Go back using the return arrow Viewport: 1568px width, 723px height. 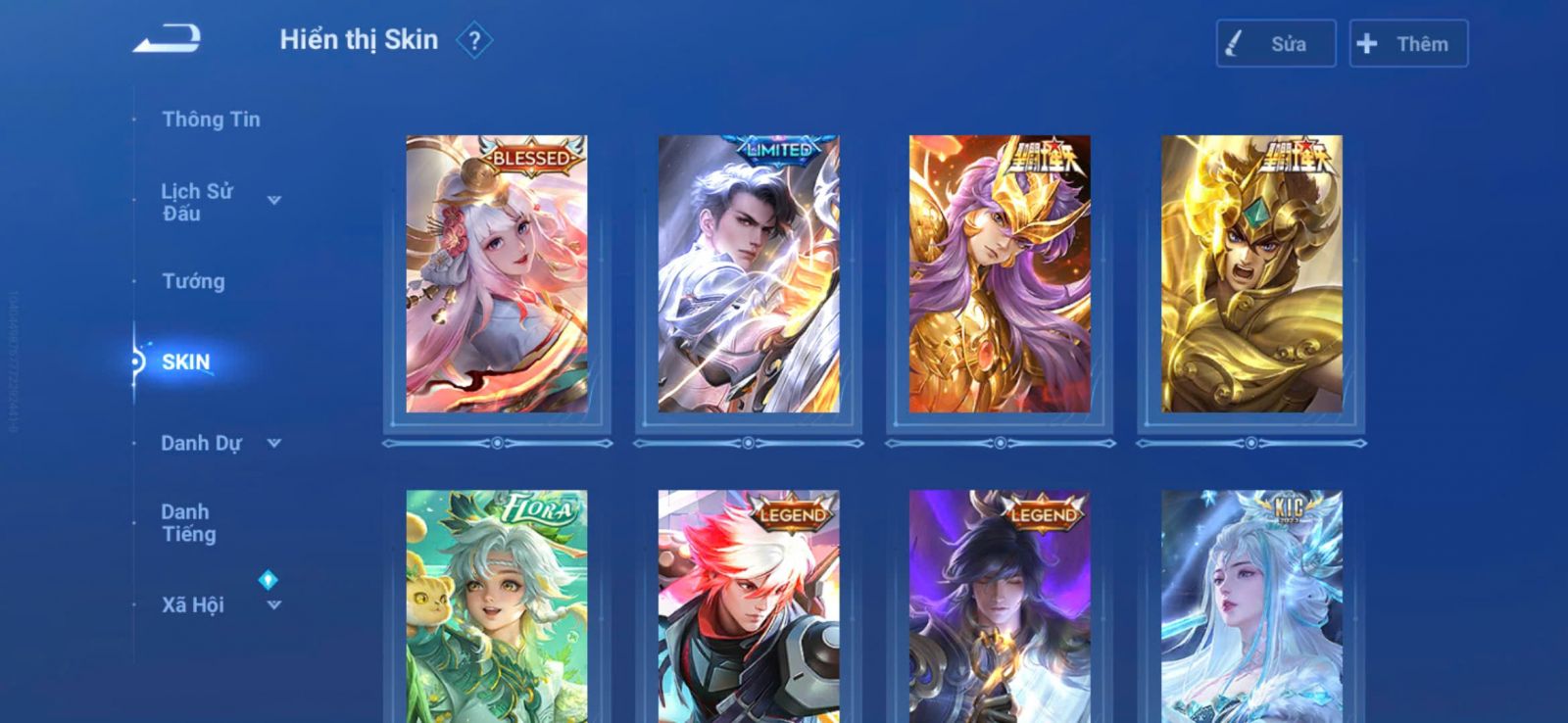tap(168, 39)
